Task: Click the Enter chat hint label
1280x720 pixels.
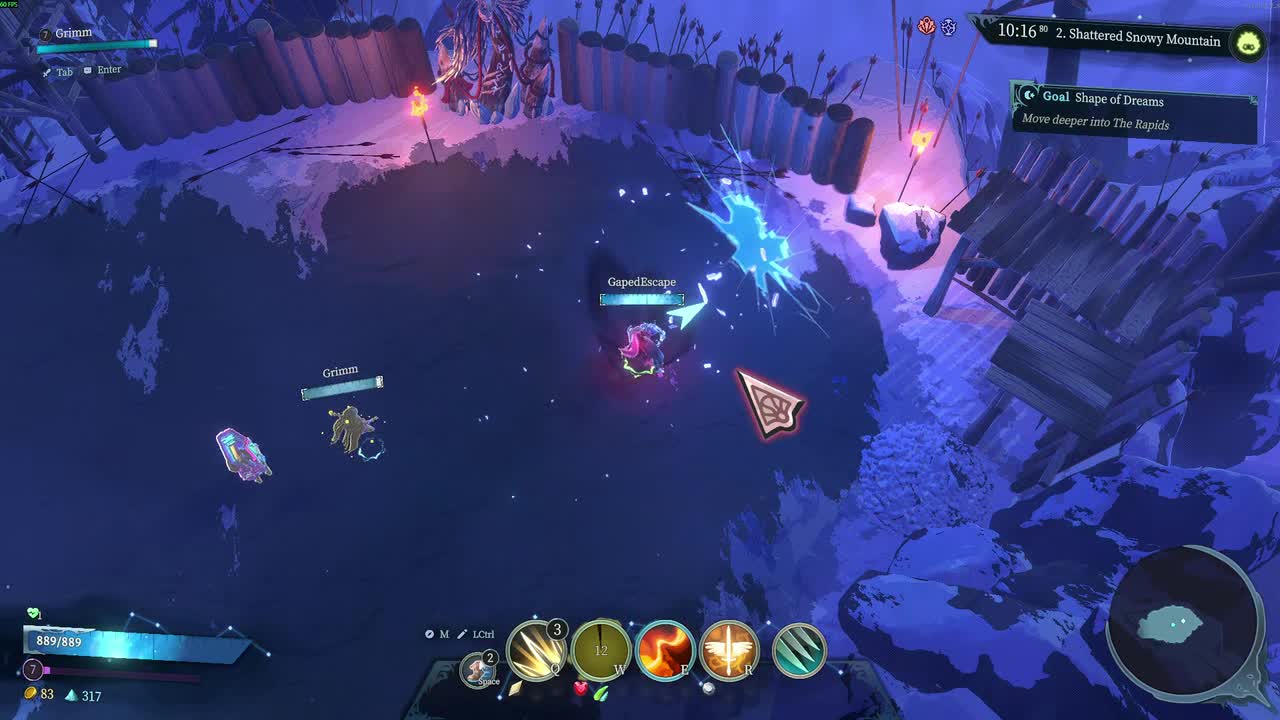Action: click(103, 69)
